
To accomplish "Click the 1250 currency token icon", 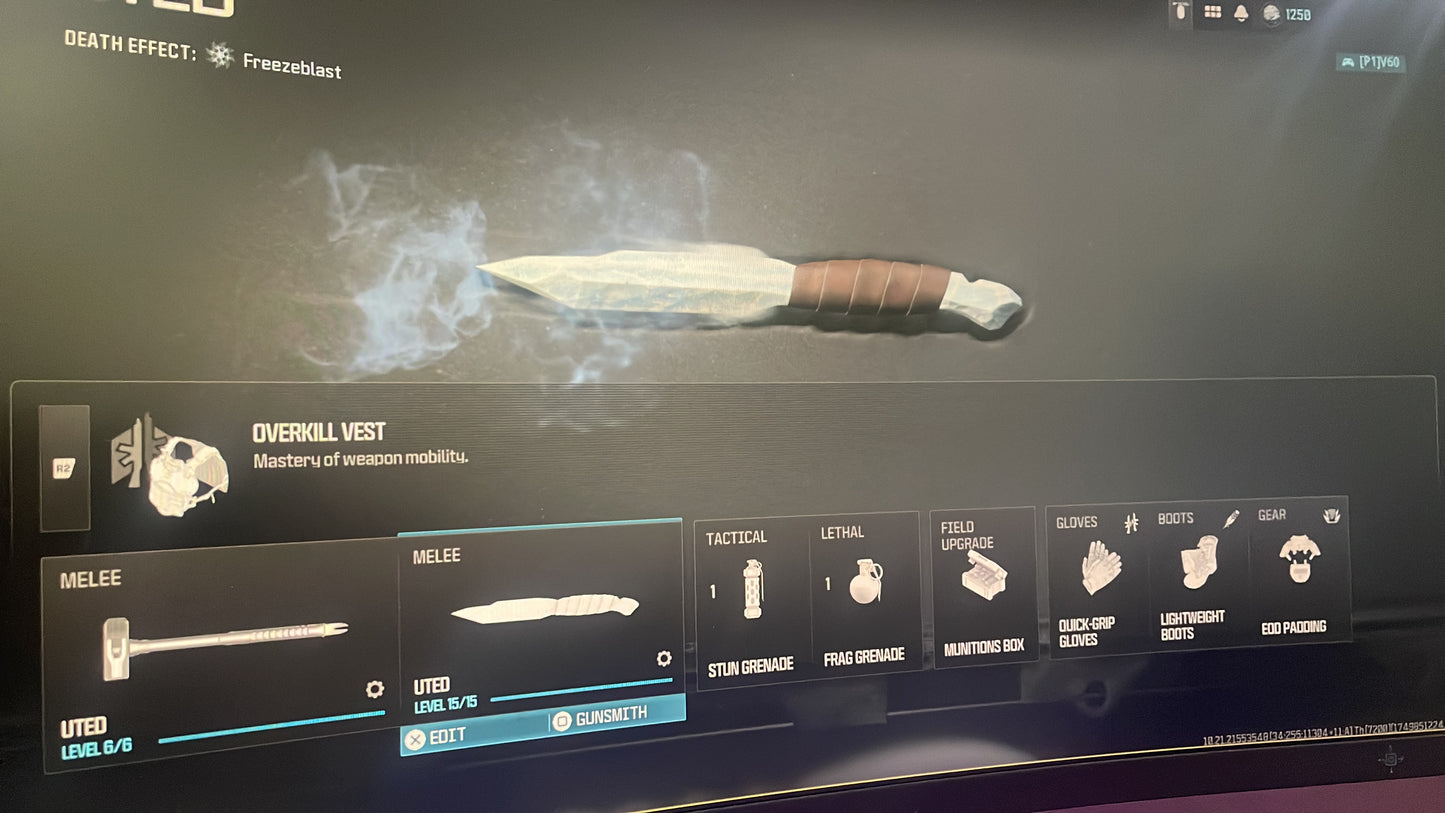I will pos(1271,14).
